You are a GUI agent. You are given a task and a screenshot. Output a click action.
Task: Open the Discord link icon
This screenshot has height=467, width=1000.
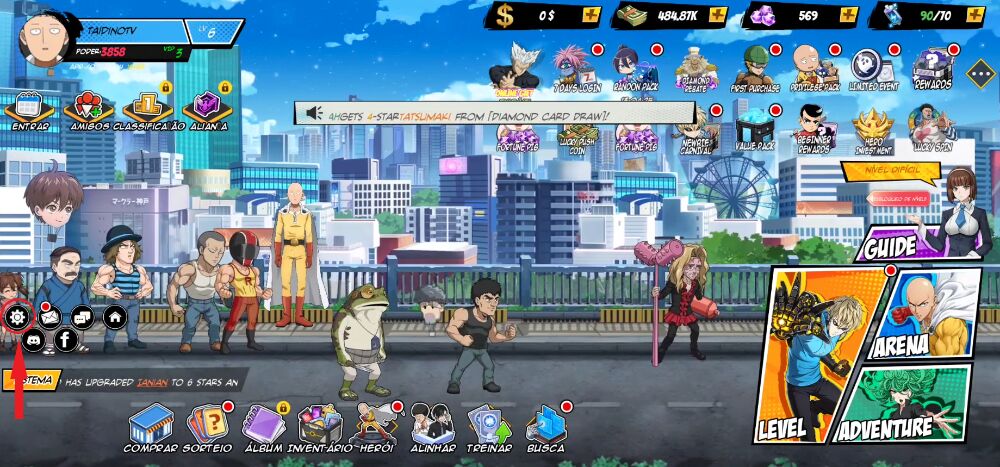33,340
